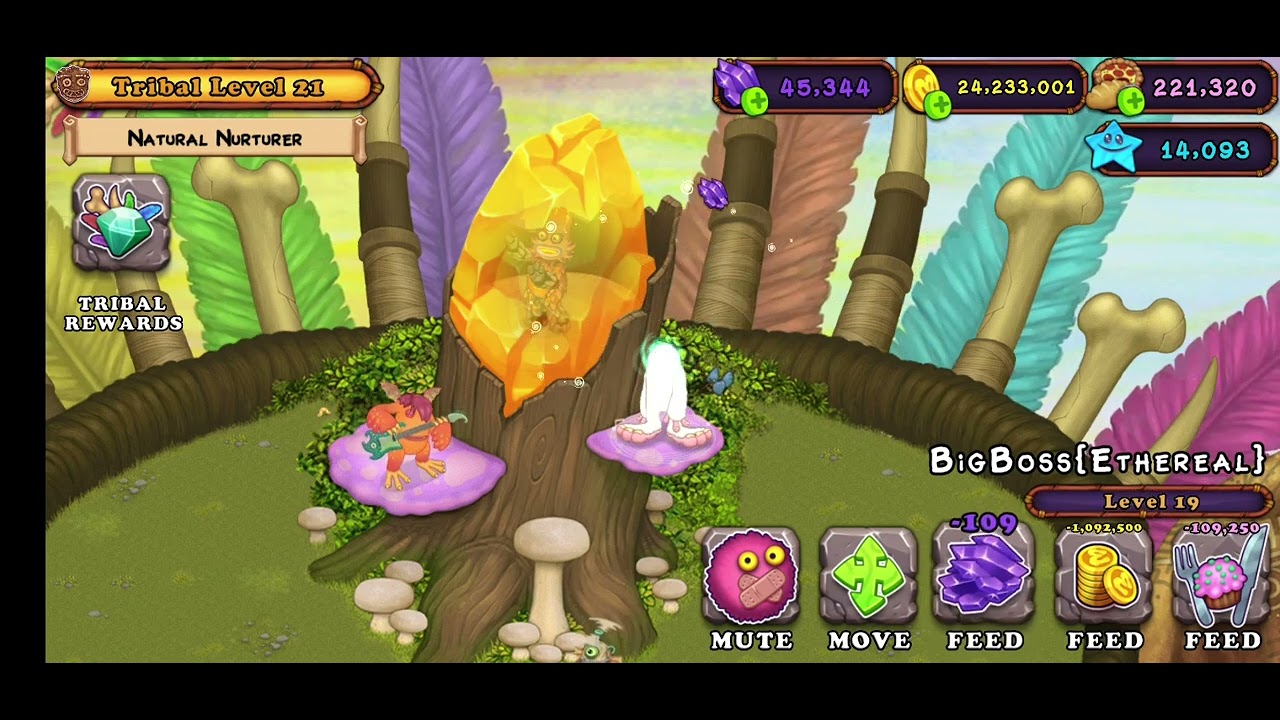Feed the monster with purple diamonds

(985, 576)
